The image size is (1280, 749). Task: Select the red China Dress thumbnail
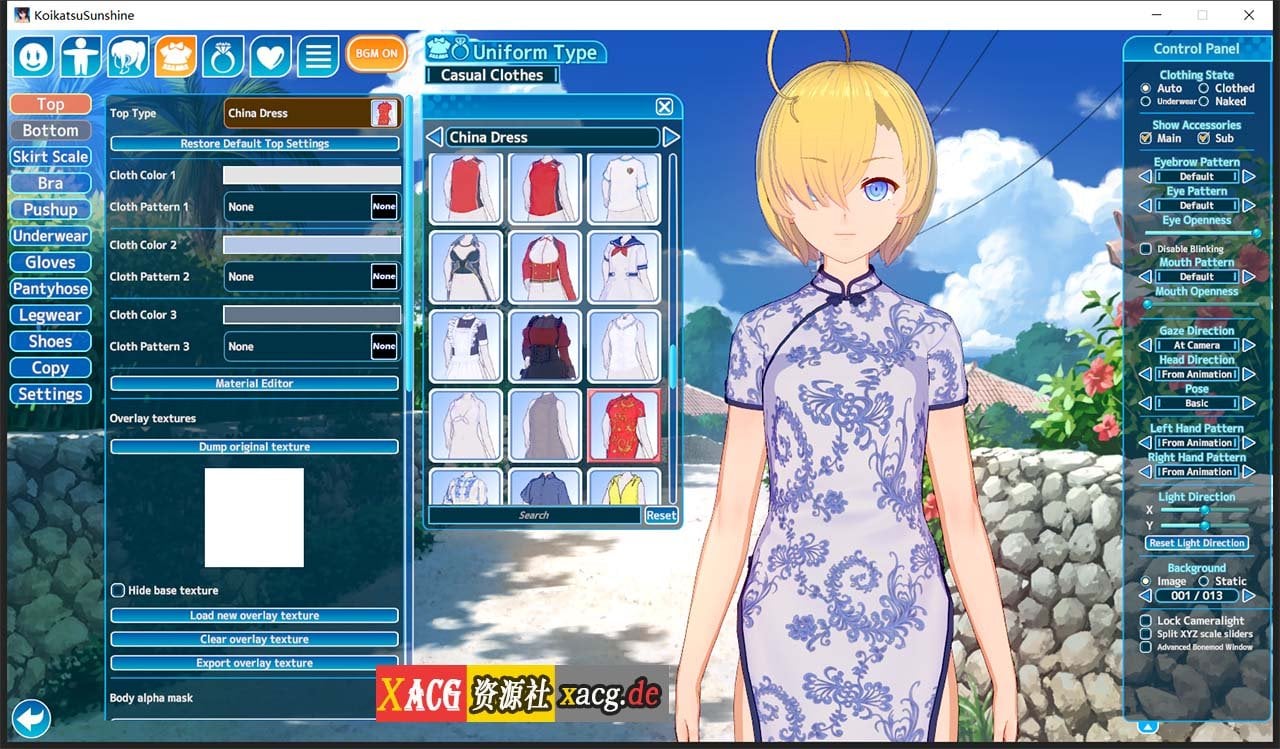tap(624, 424)
